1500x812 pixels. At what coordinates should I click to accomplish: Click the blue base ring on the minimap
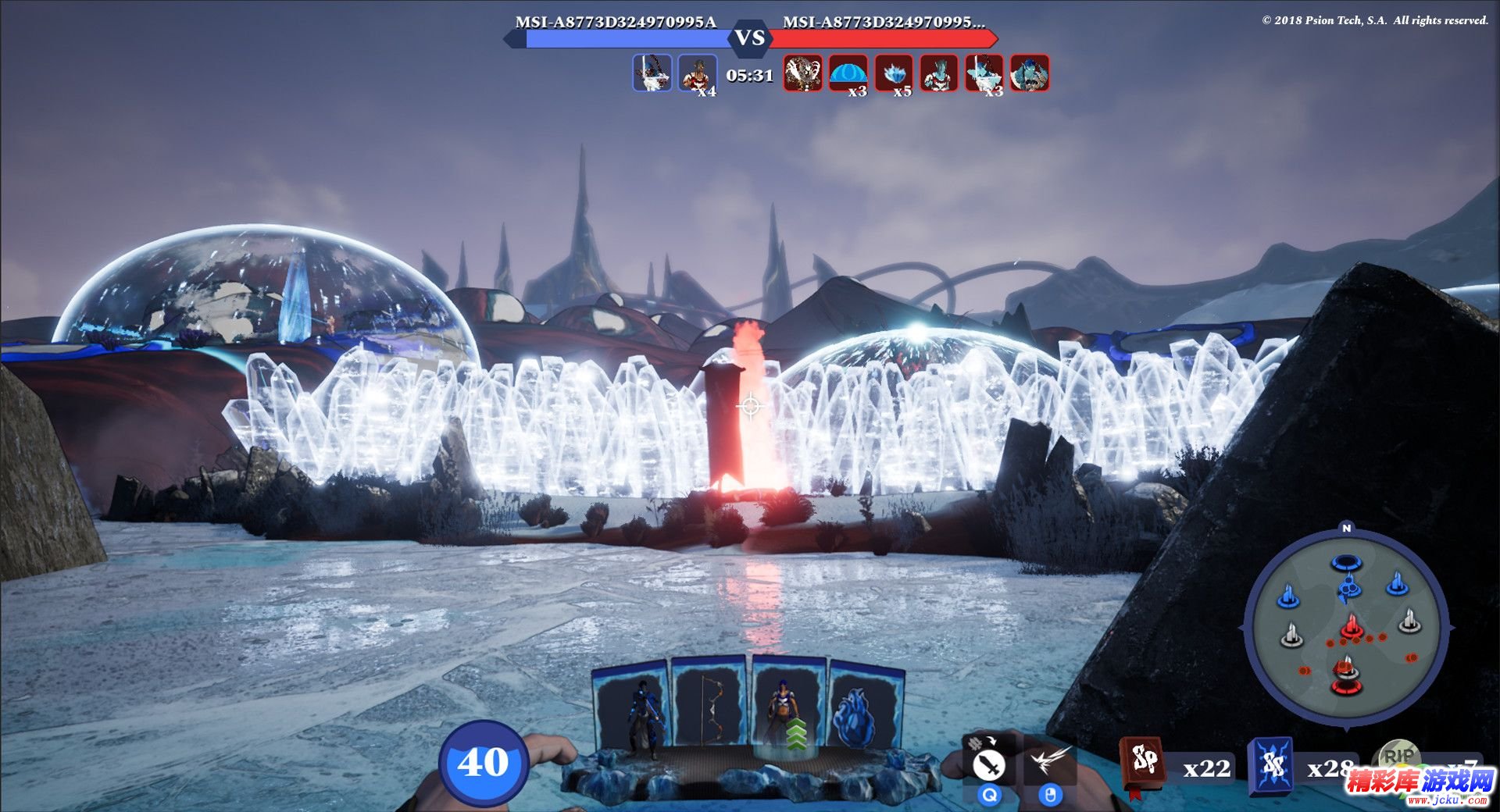point(1346,563)
